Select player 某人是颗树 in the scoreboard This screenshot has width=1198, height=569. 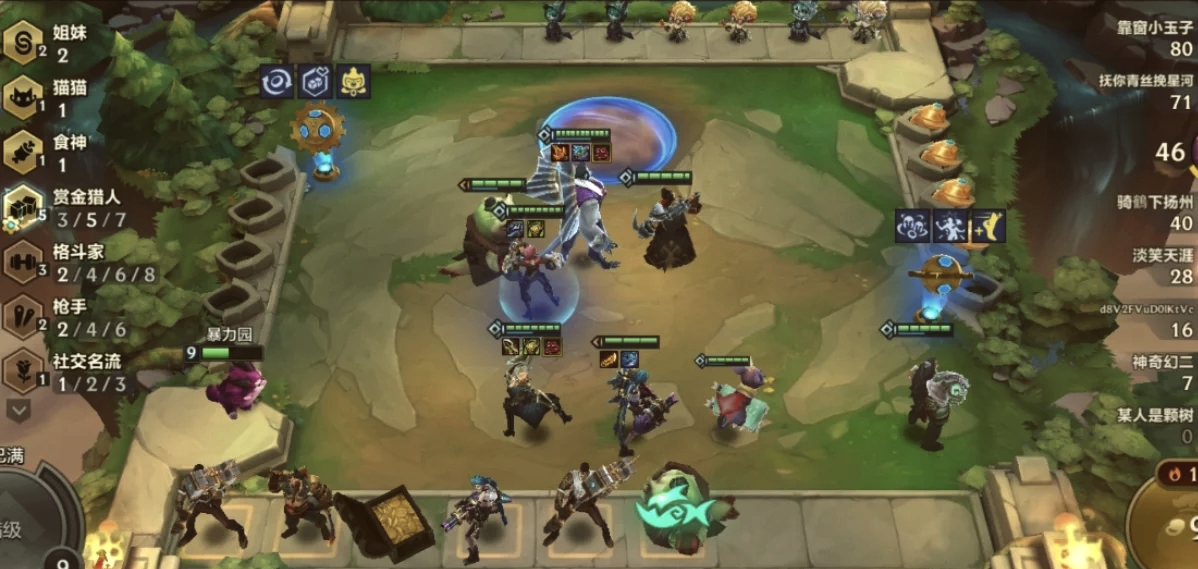tap(1158, 424)
